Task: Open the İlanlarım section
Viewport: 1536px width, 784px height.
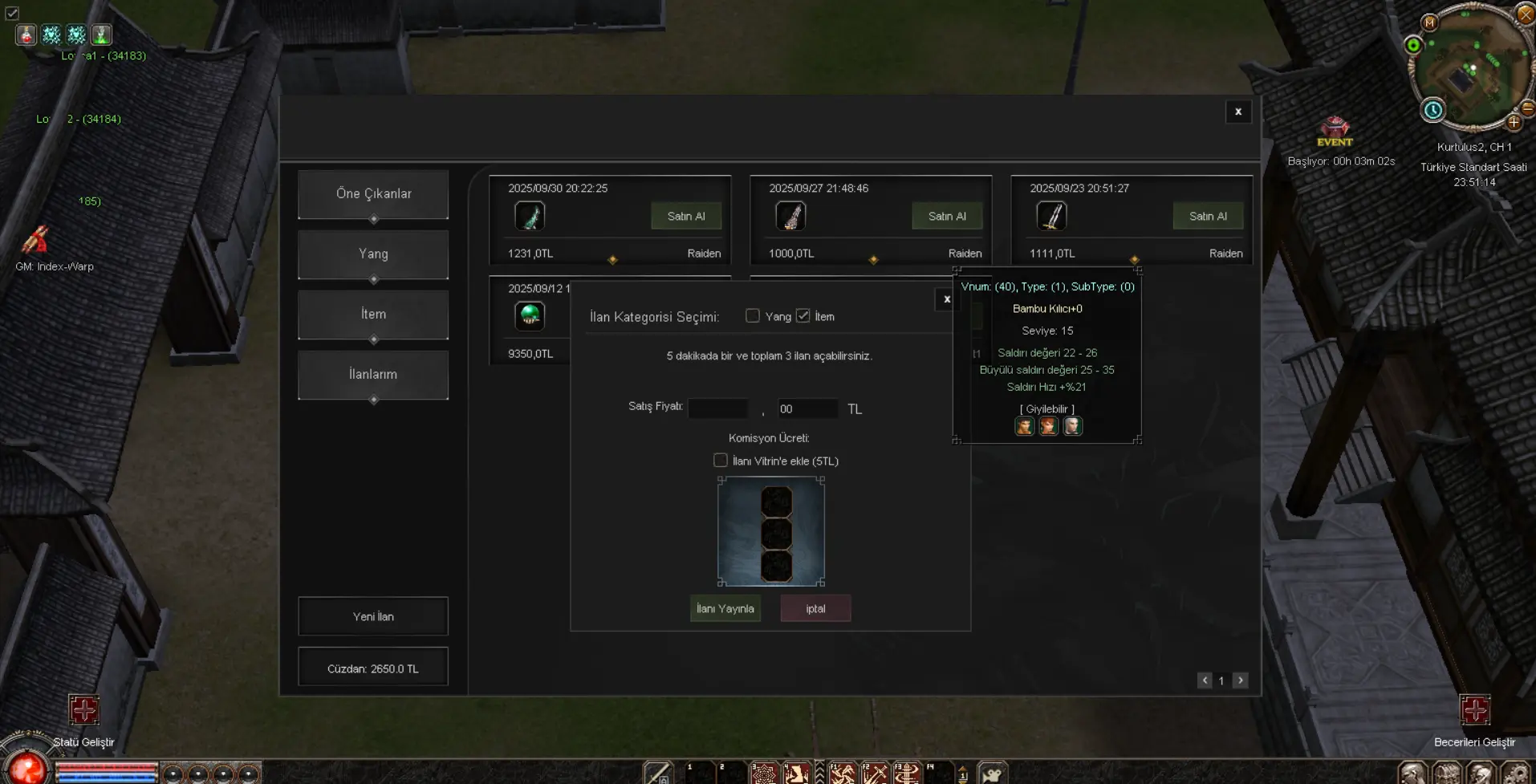Action: [x=373, y=375]
